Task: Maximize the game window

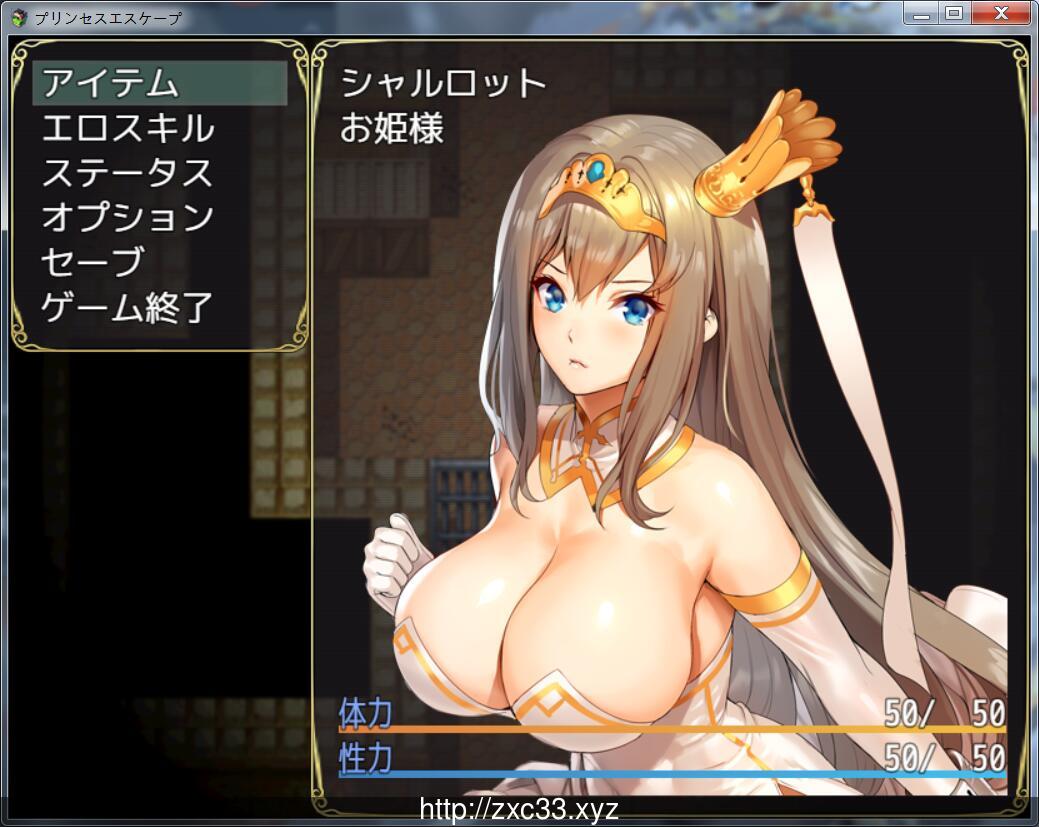Action: click(953, 13)
